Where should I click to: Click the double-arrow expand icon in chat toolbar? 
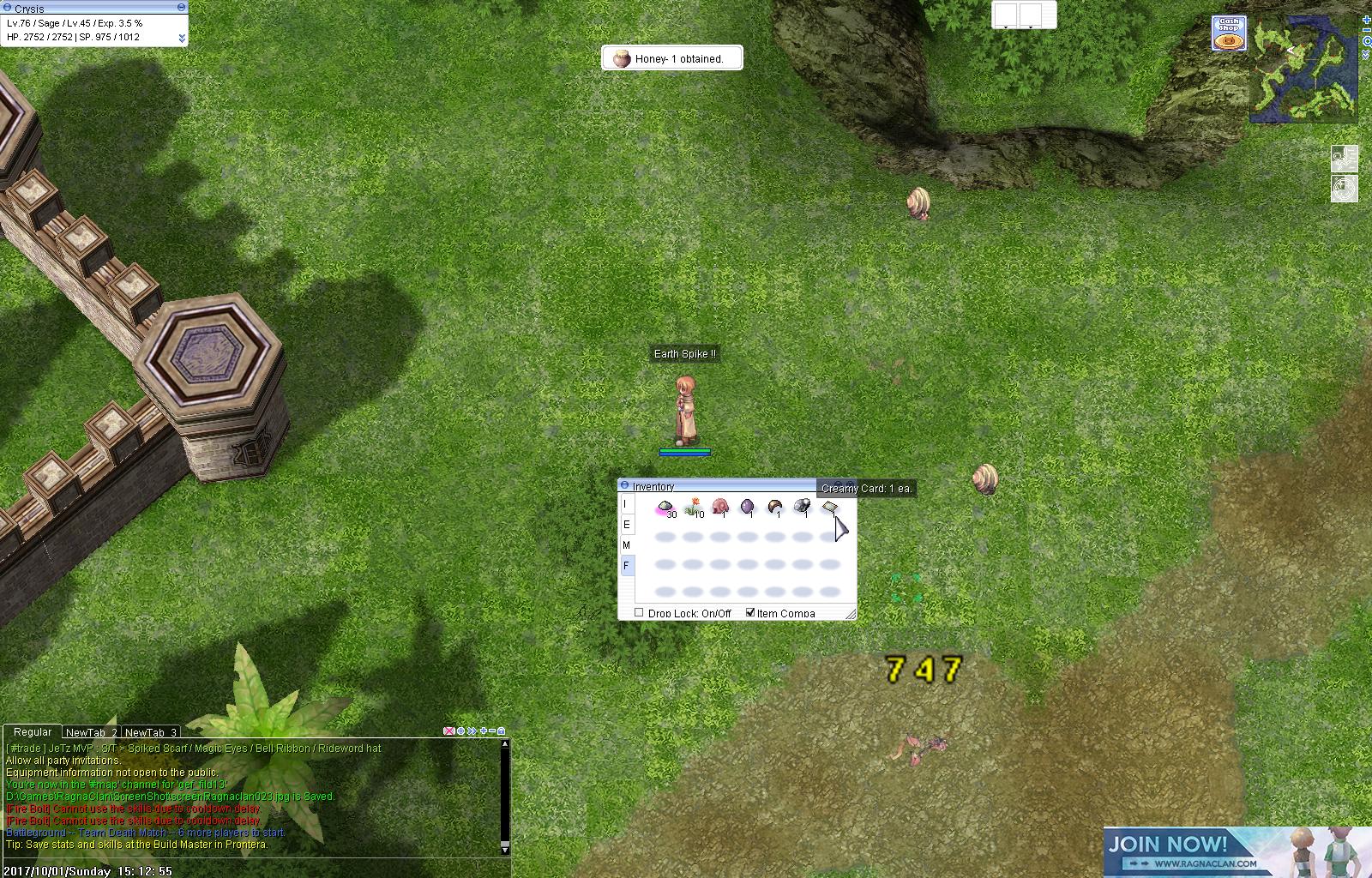click(x=472, y=731)
